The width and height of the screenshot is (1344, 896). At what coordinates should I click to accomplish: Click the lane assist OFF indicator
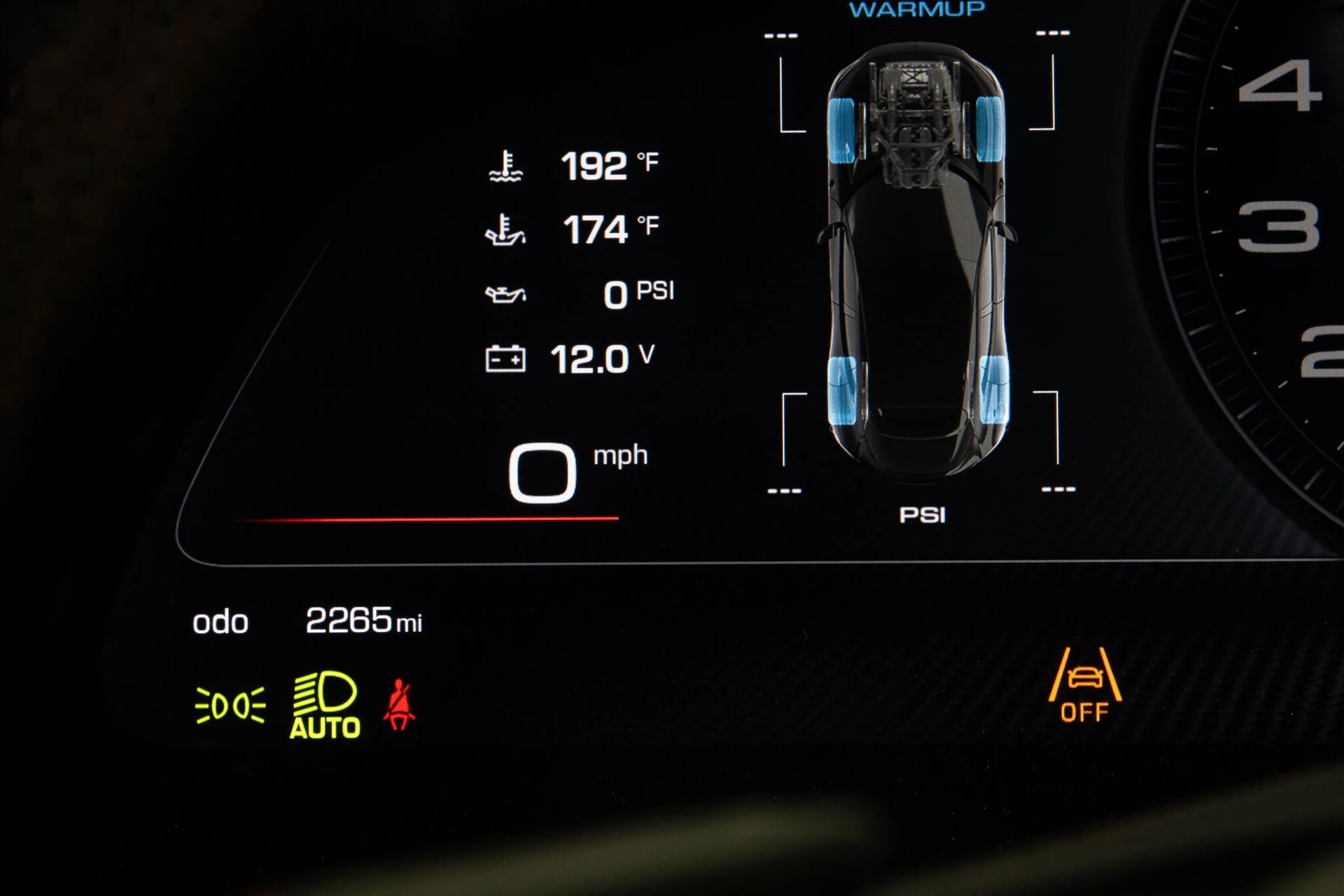(x=1084, y=685)
